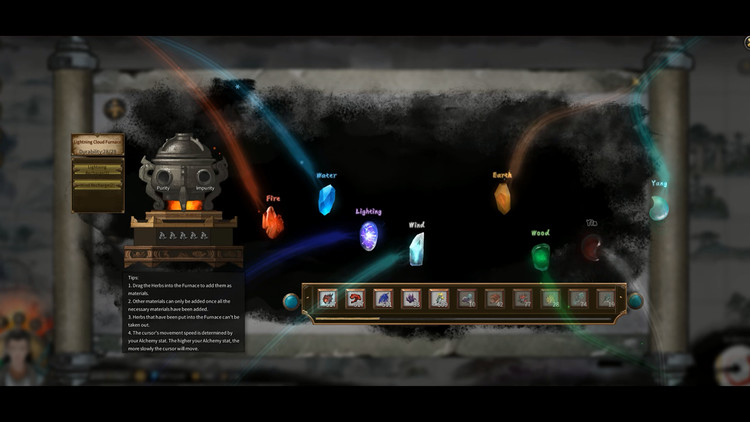Pick the purple Lighting element orb
The width and height of the screenshot is (750, 422).
pyautogui.click(x=369, y=236)
